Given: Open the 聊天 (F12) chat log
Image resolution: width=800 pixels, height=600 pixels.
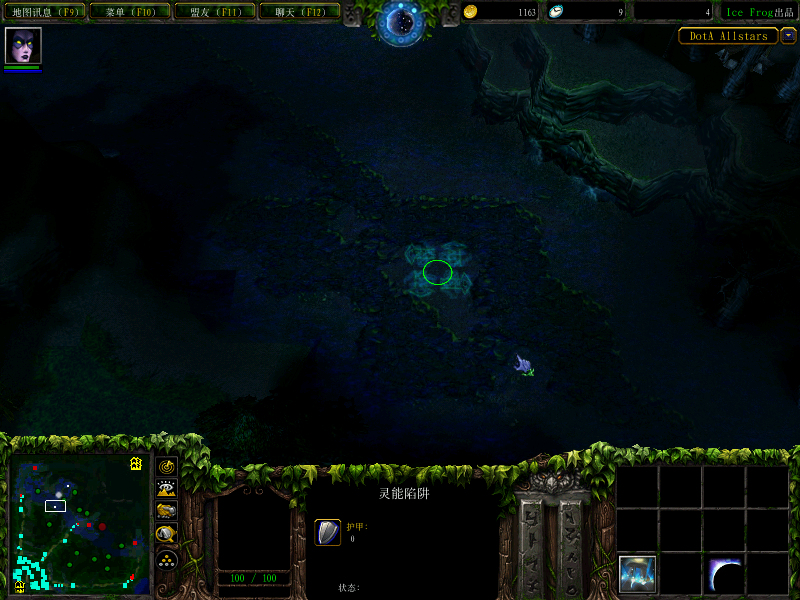Looking at the screenshot, I should (298, 12).
